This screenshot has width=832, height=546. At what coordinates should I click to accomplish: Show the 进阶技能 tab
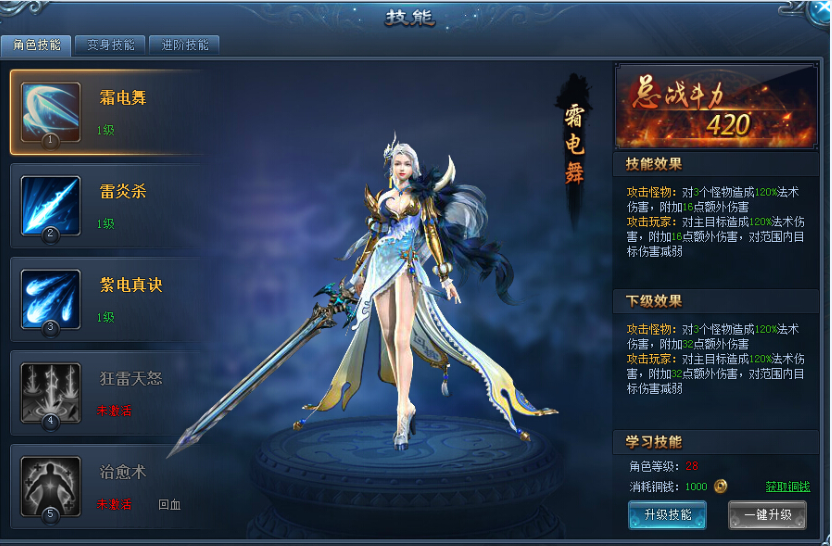point(185,45)
